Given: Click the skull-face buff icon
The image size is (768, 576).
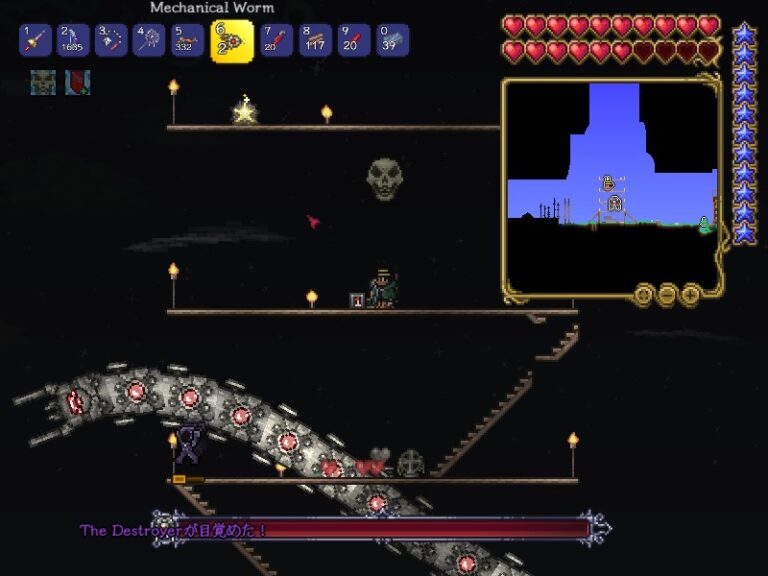Looking at the screenshot, I should pyautogui.click(x=43, y=82).
